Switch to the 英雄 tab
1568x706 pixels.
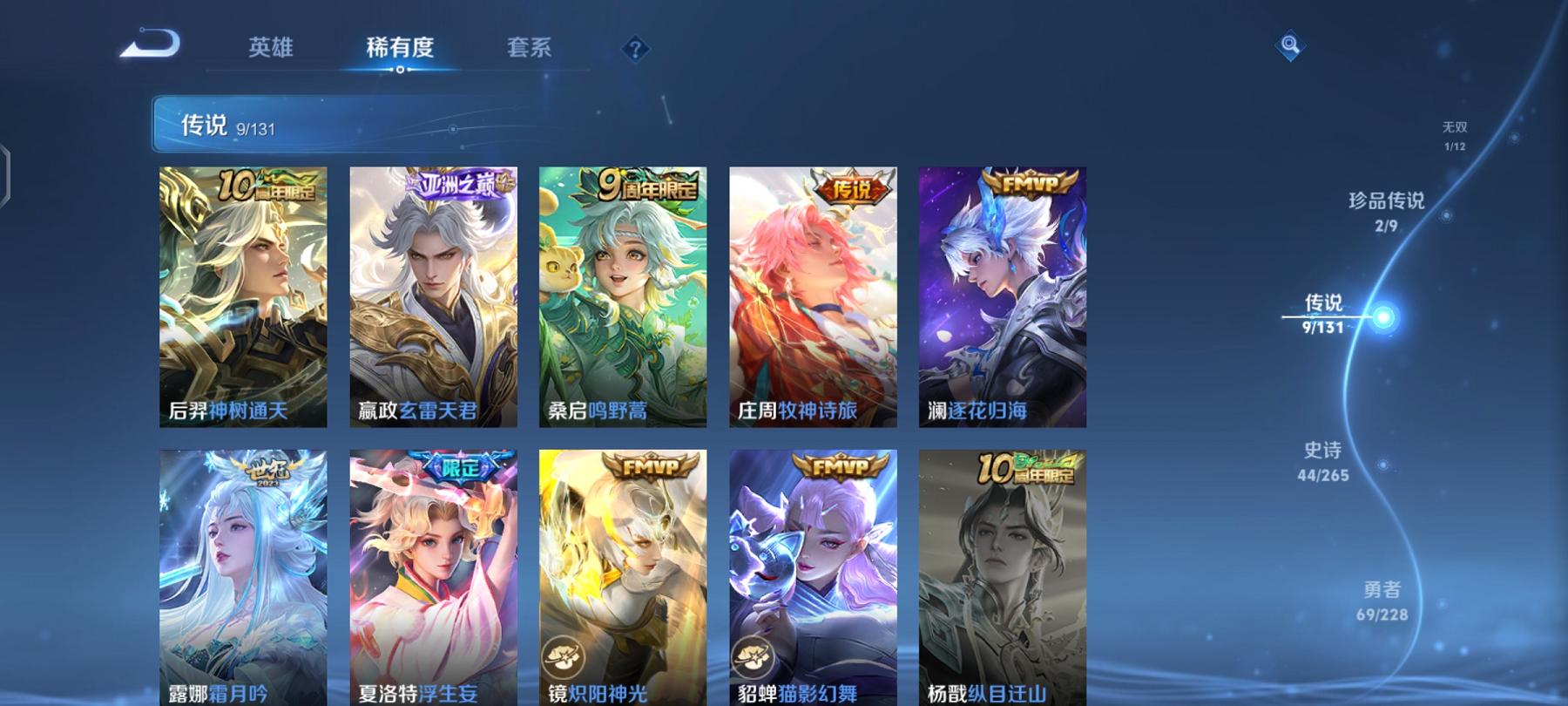[x=272, y=48]
